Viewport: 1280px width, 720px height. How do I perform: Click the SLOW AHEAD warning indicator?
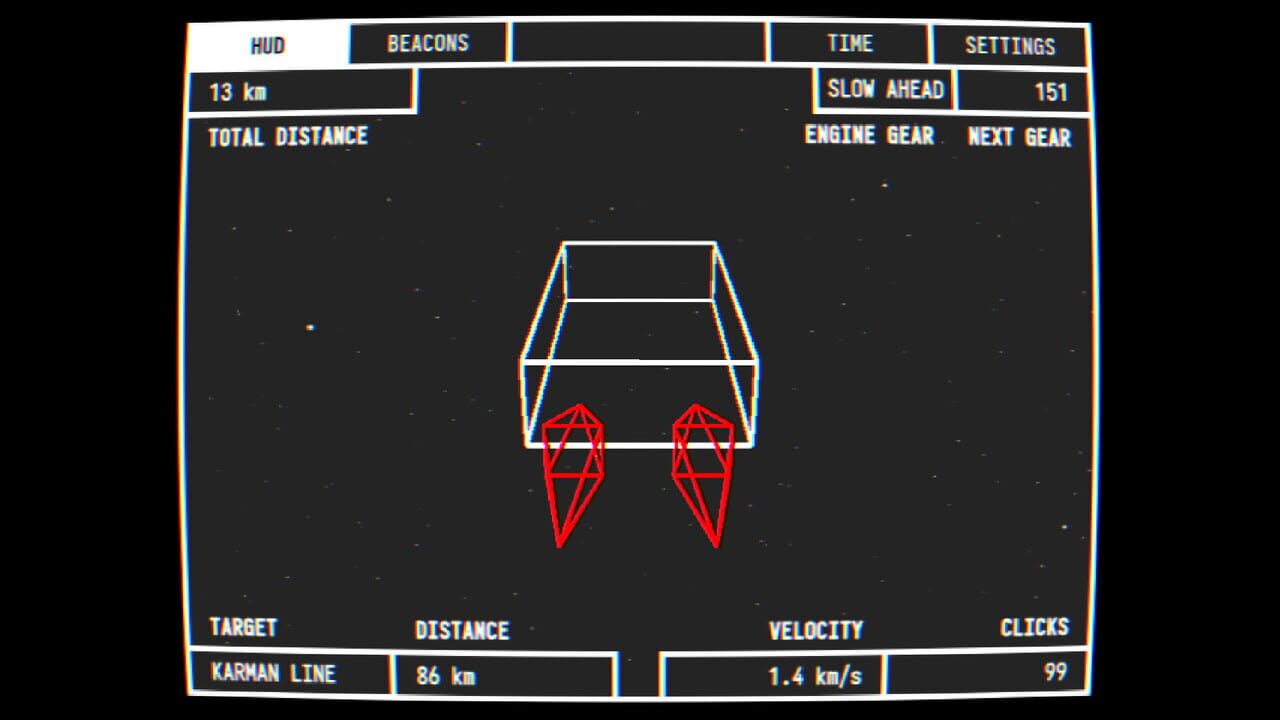(x=884, y=89)
